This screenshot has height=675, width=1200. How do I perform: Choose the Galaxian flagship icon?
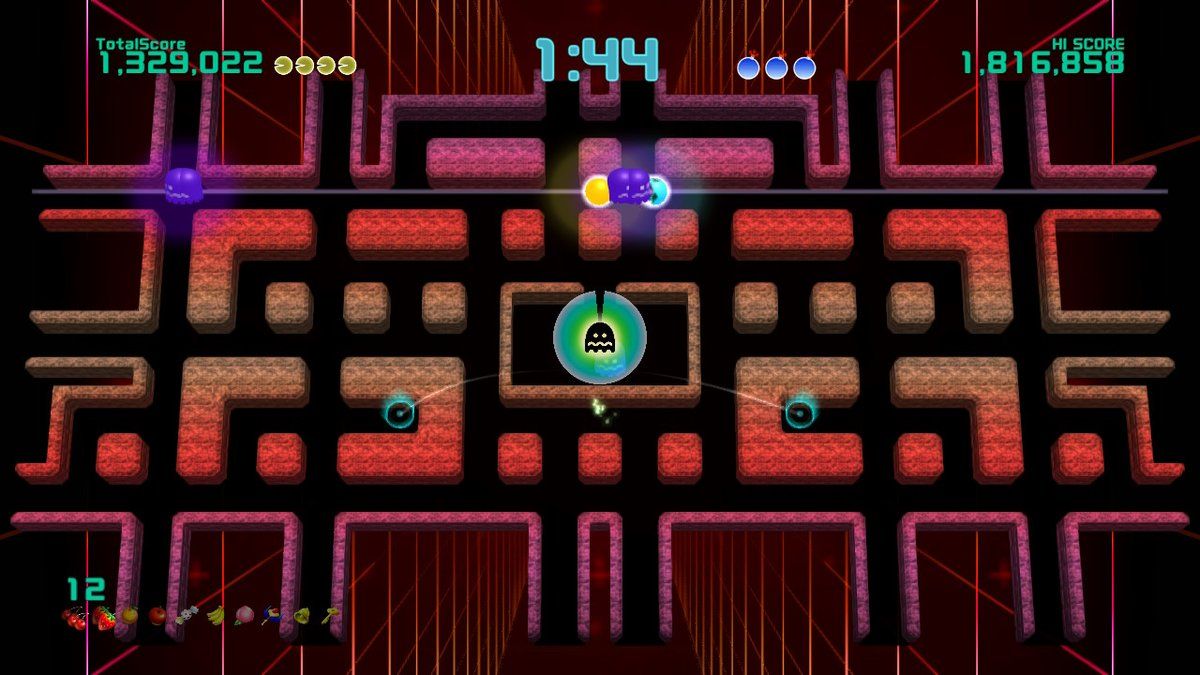(272, 616)
